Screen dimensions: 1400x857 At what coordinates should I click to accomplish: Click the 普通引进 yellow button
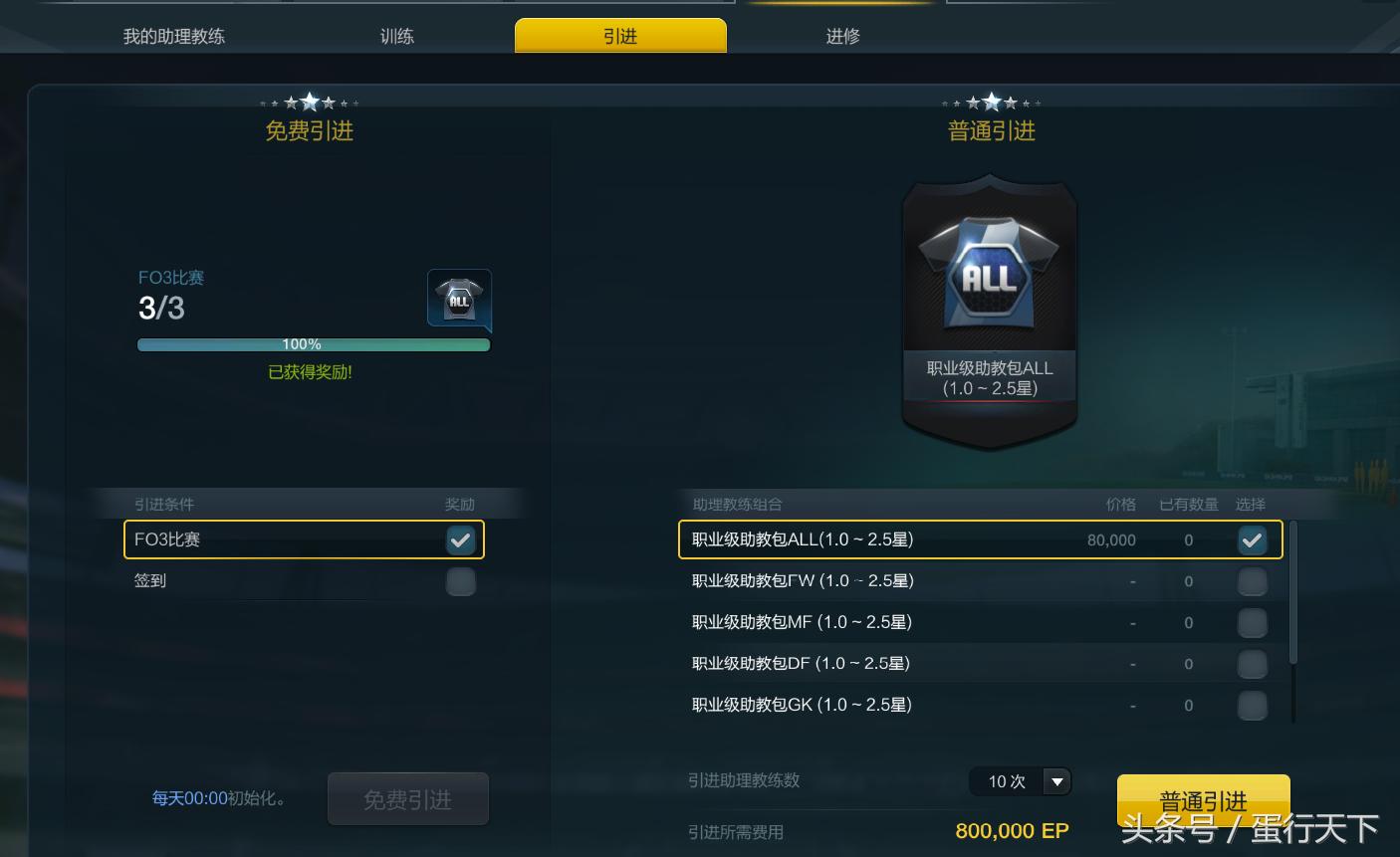tap(1203, 797)
